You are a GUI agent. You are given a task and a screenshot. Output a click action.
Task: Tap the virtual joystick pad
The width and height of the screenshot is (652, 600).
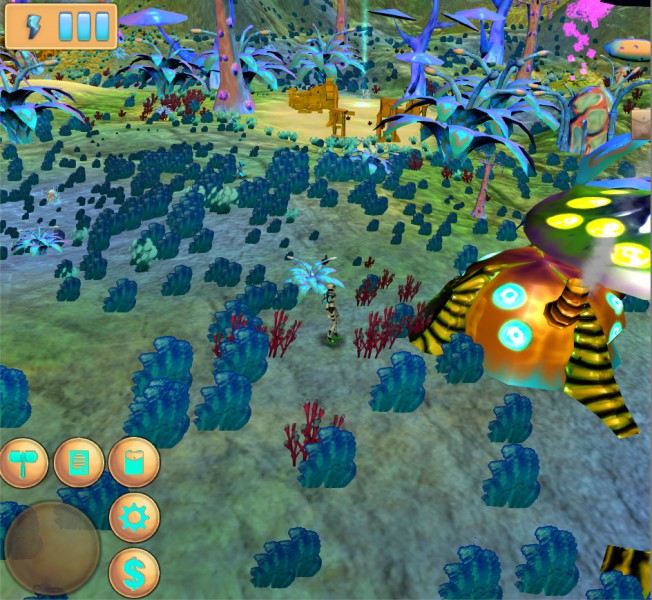(x=52, y=549)
